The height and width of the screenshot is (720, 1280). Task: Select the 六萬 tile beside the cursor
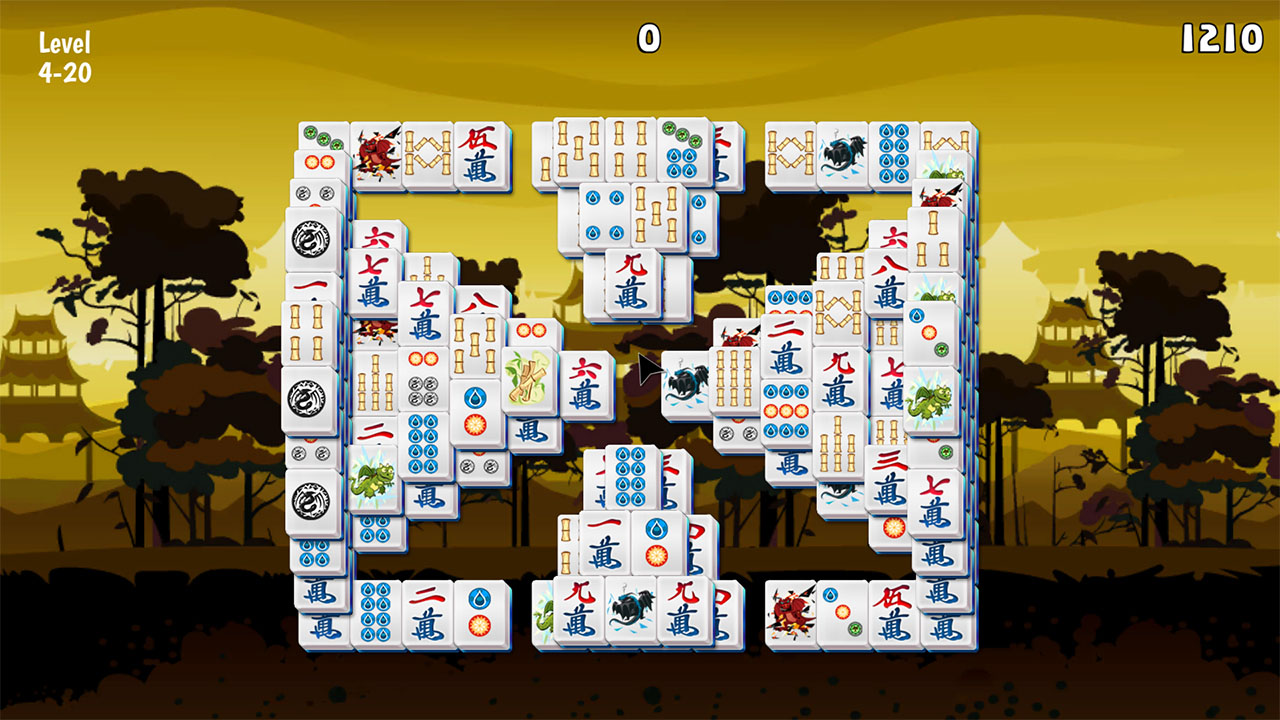click(586, 383)
